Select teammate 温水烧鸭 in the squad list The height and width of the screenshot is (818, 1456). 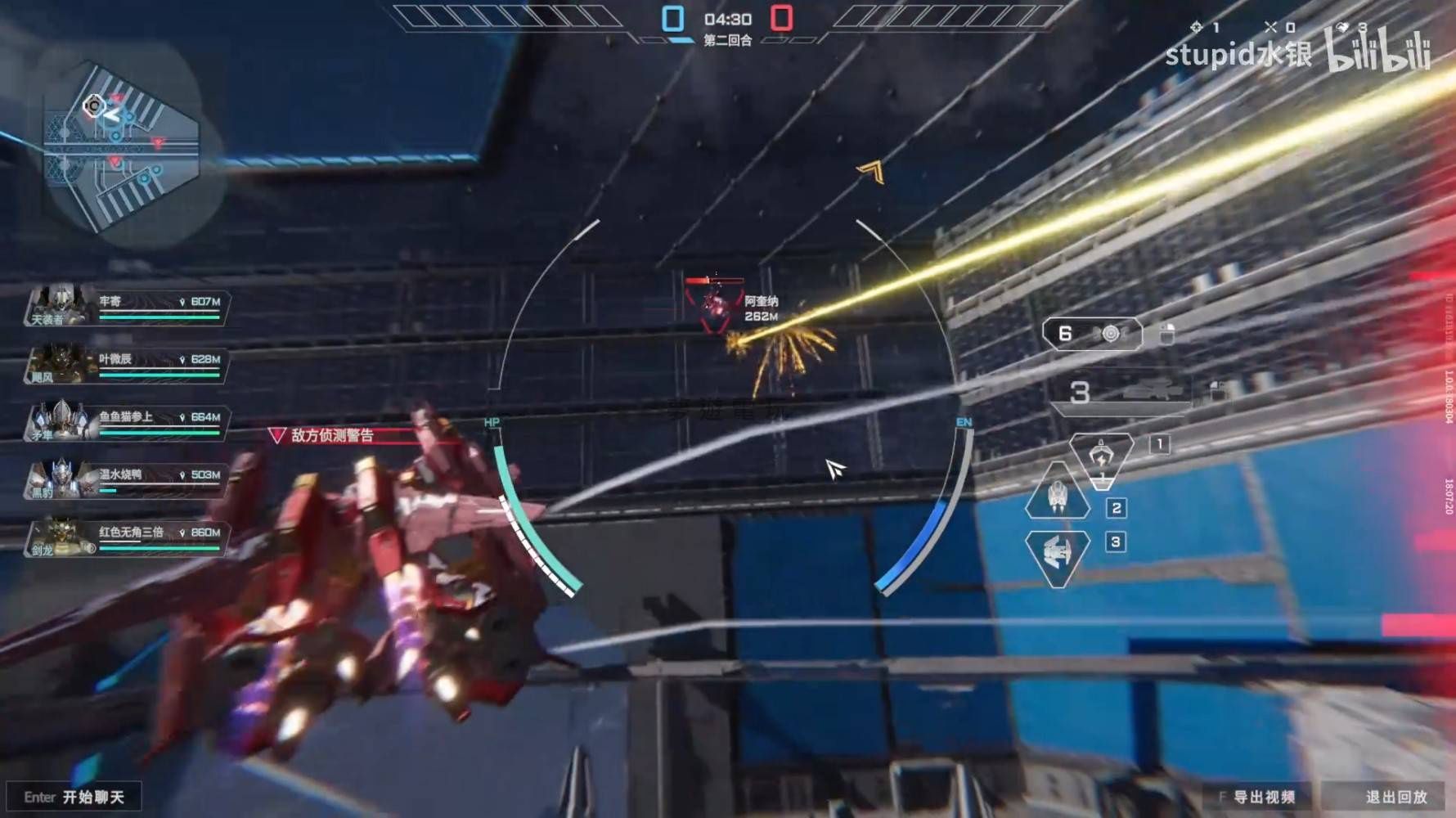(127, 480)
